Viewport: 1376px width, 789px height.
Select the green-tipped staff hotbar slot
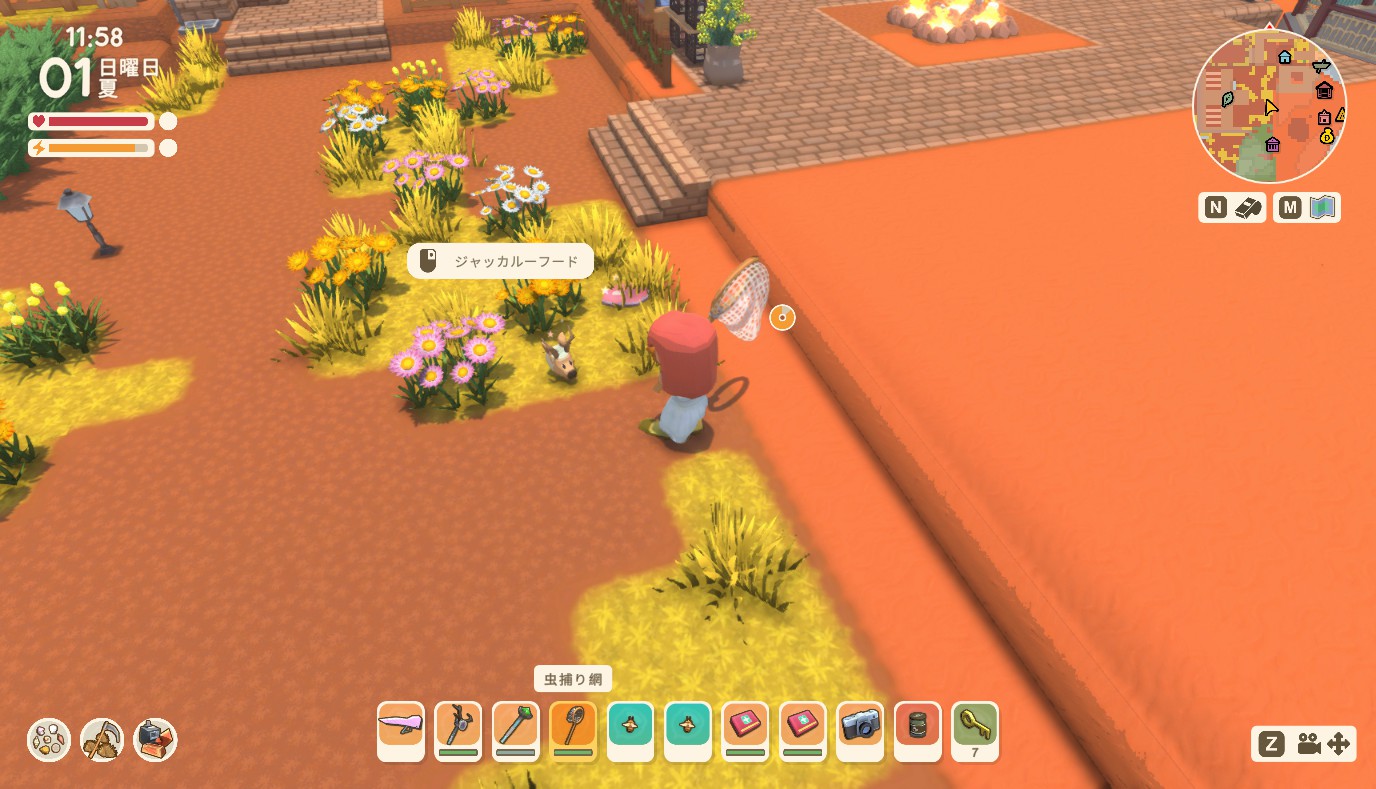tap(516, 728)
